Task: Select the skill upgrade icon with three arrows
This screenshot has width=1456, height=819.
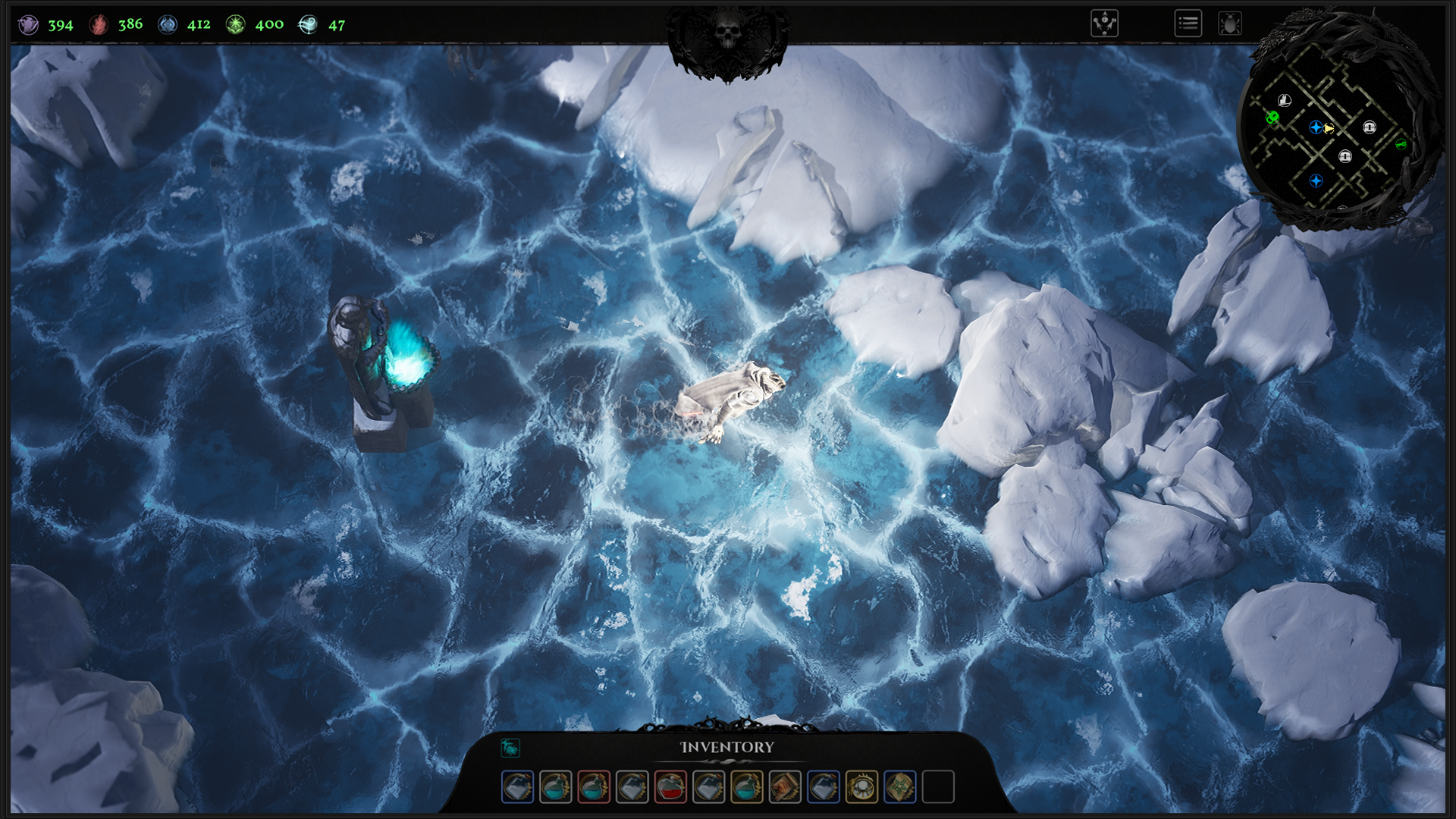Action: (x=1106, y=24)
